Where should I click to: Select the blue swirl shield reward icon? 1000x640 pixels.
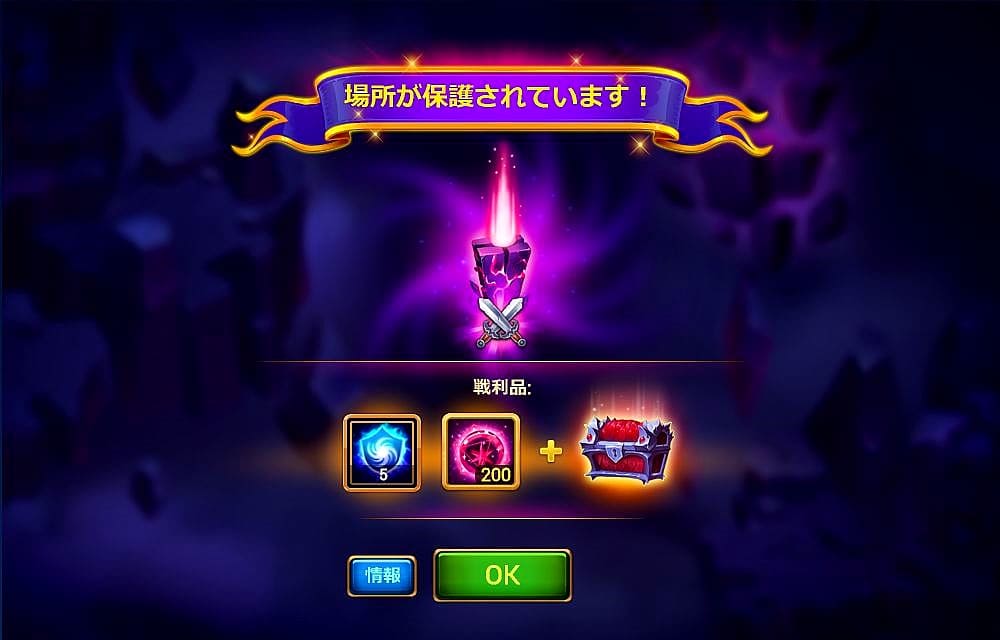[382, 453]
